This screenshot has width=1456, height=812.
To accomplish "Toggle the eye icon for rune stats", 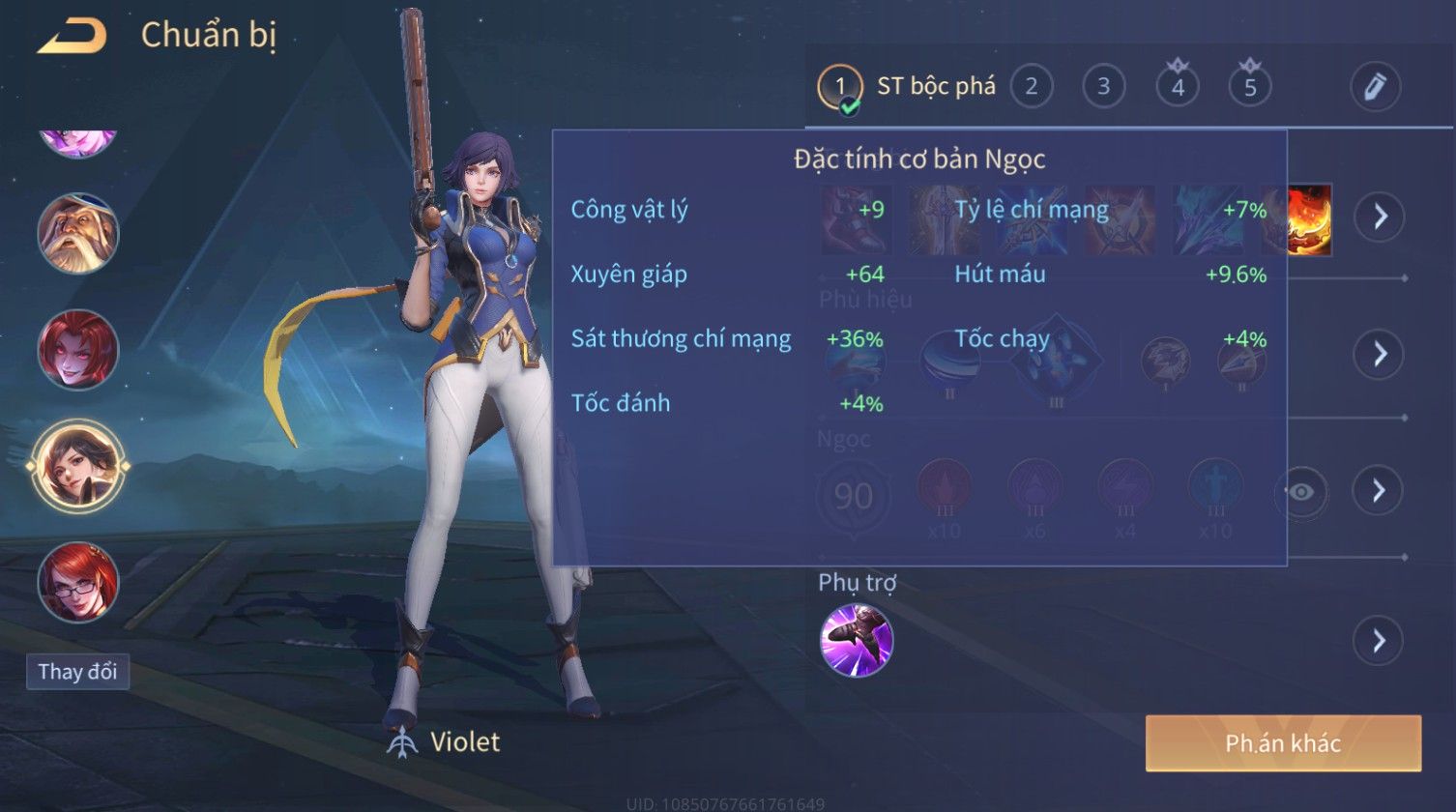I will click(1301, 492).
